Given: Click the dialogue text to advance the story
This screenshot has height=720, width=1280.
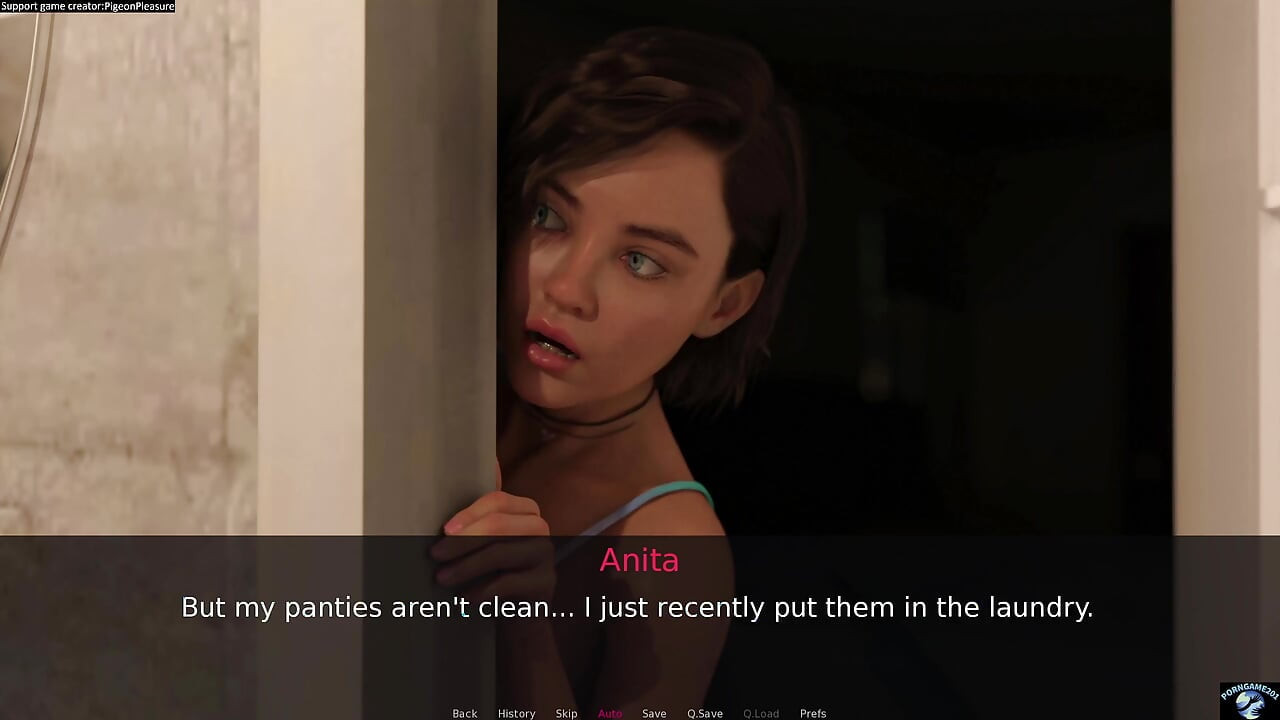Looking at the screenshot, I should [x=638, y=607].
